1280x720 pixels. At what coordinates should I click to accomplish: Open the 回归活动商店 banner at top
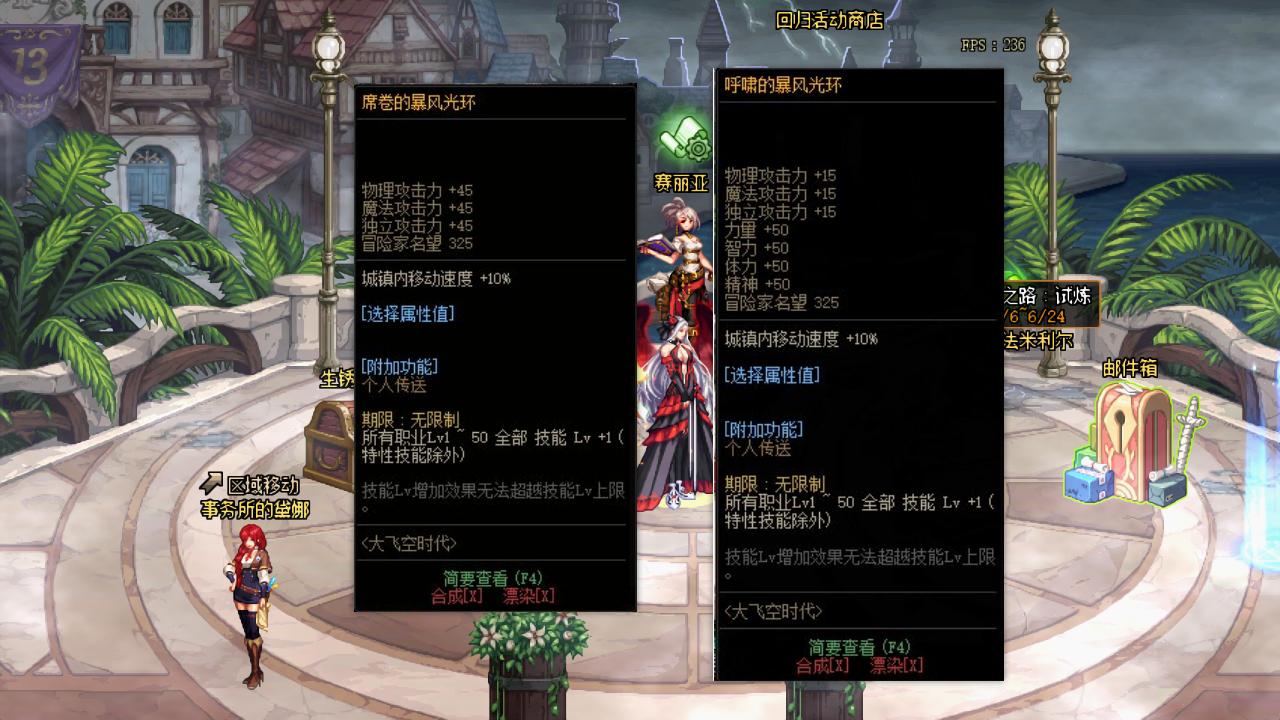[x=831, y=18]
